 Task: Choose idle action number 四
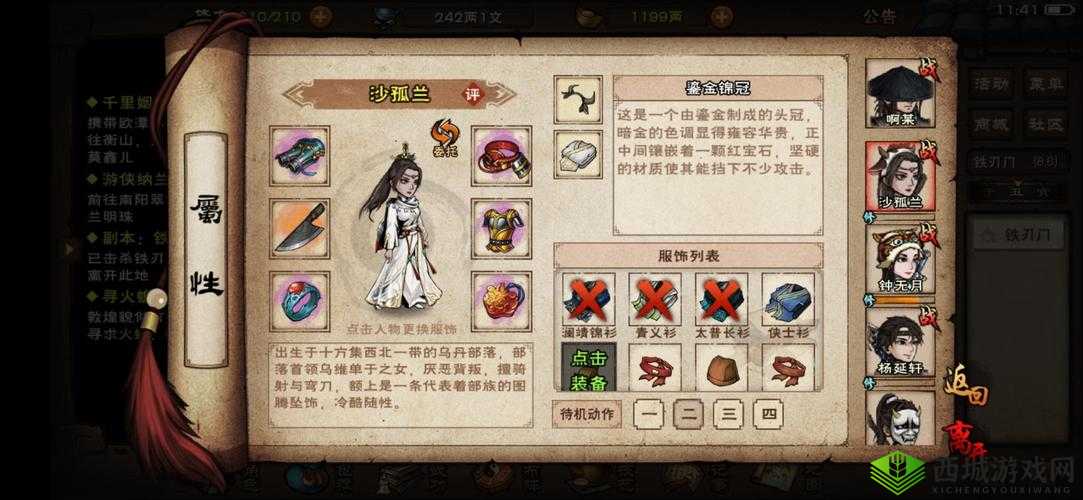point(768,413)
